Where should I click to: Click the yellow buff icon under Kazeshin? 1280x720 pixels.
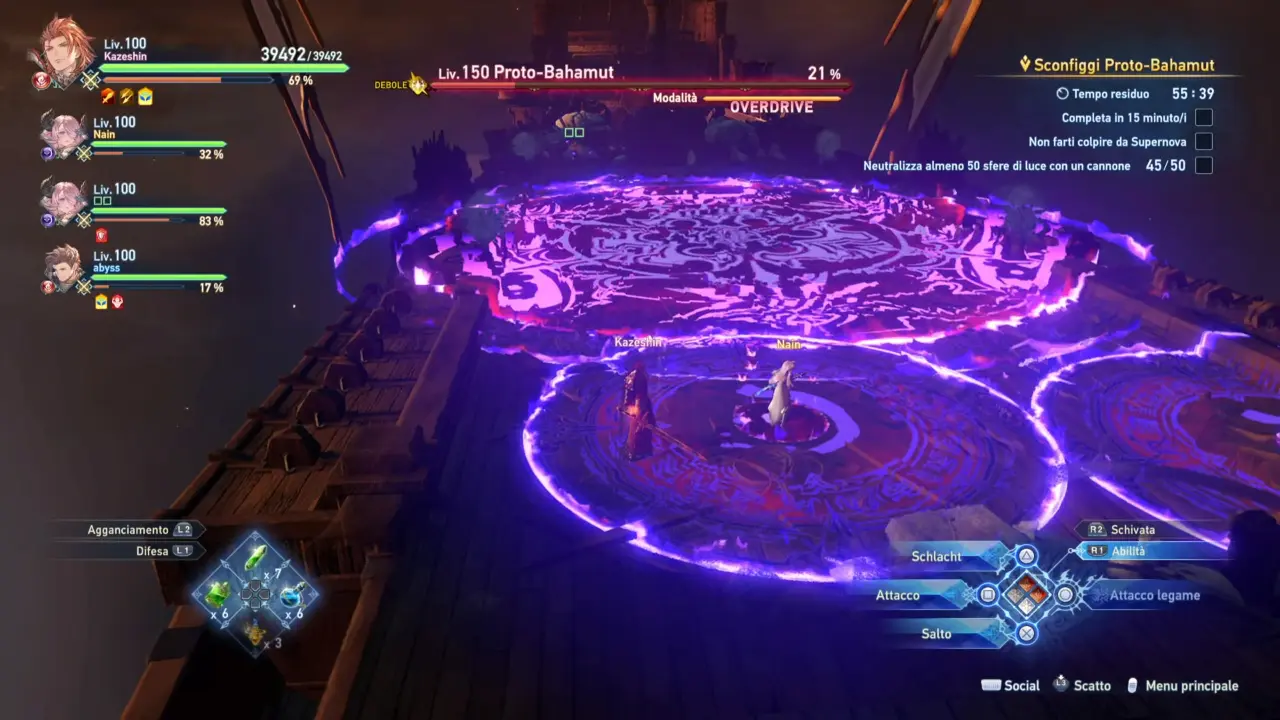point(144,97)
